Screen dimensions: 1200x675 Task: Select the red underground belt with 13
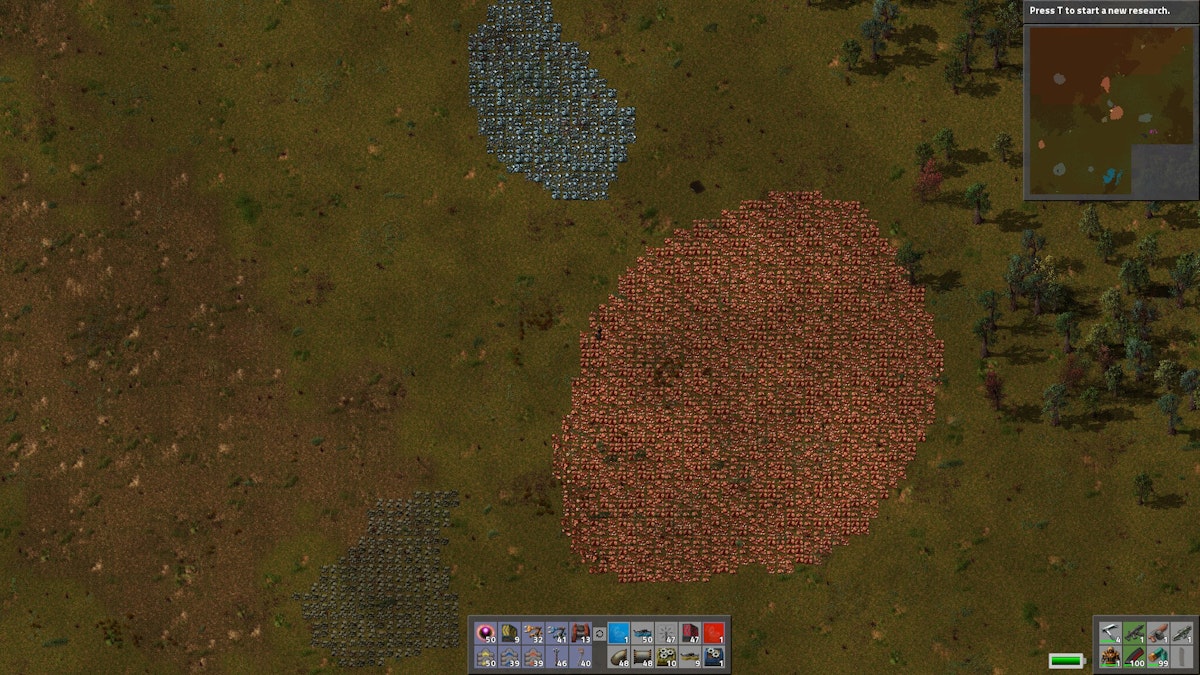(x=582, y=633)
